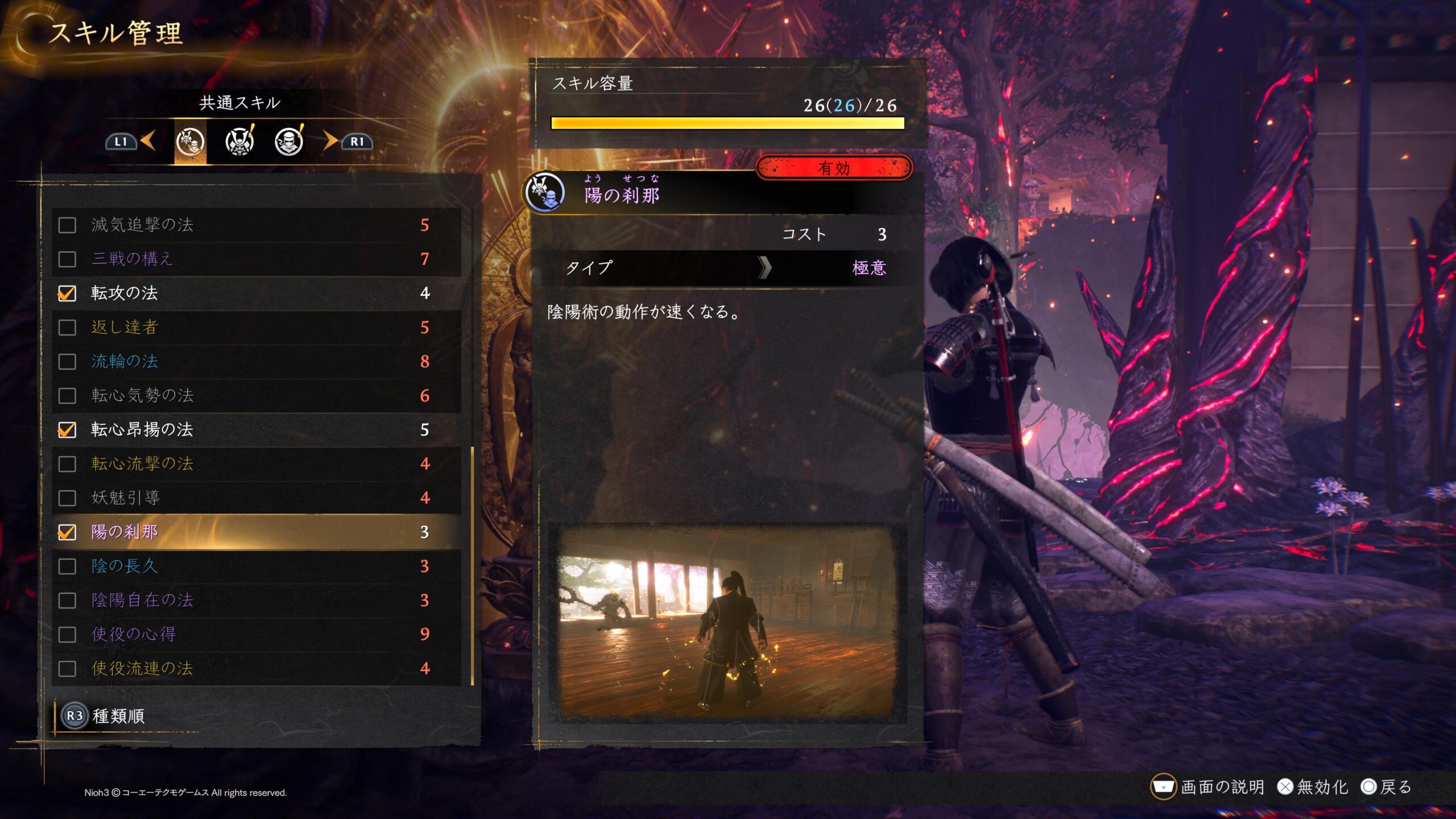Toggle the 三戦の構え checkbox
Viewport: 1456px width, 819px height.
click(67, 259)
